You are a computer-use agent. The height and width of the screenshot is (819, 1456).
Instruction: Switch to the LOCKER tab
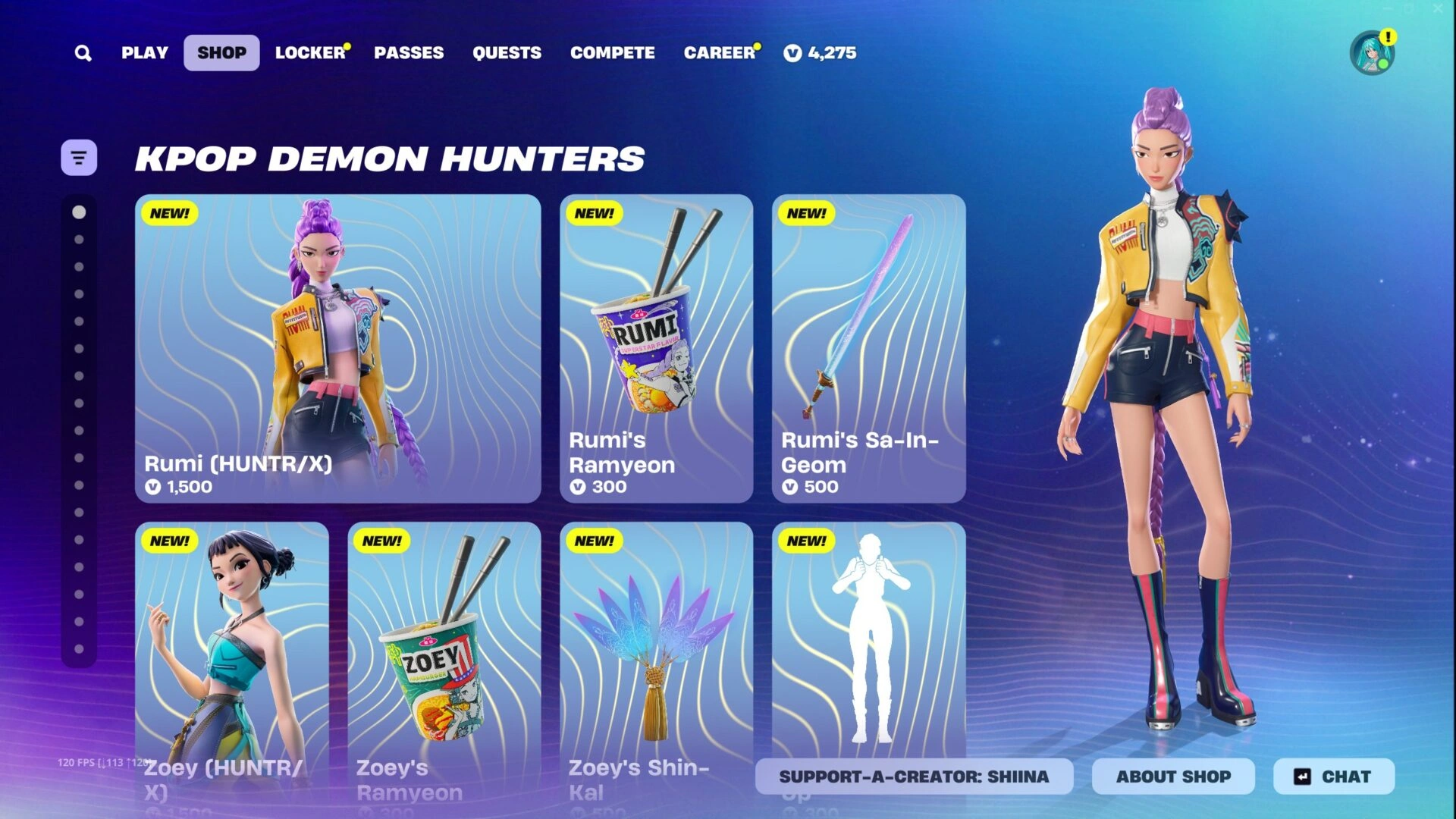click(309, 52)
